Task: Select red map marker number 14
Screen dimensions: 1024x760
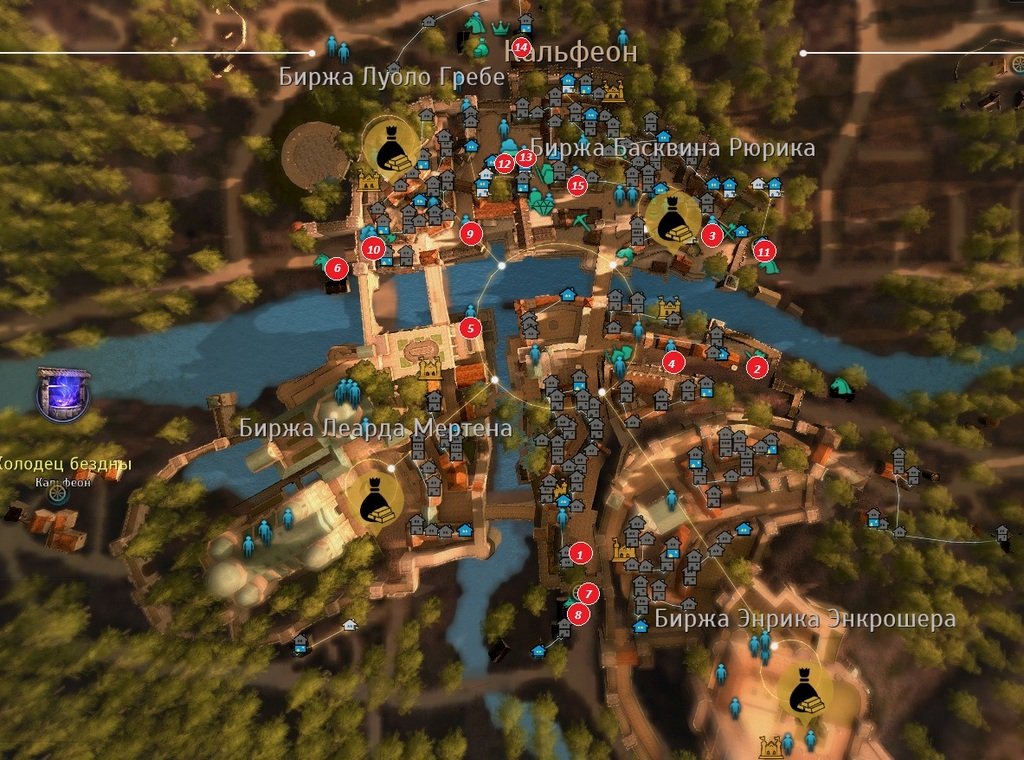Action: (x=520, y=47)
